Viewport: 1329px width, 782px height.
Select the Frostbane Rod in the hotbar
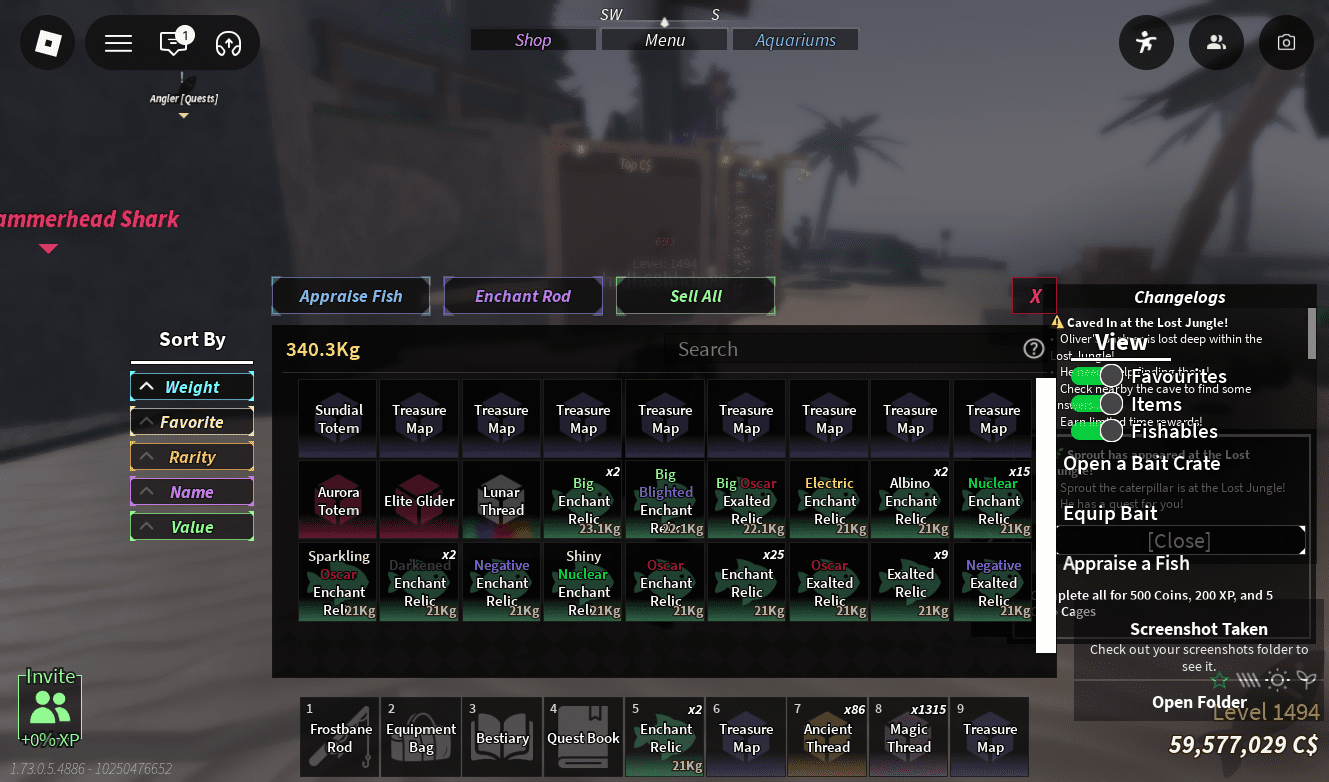coord(339,737)
